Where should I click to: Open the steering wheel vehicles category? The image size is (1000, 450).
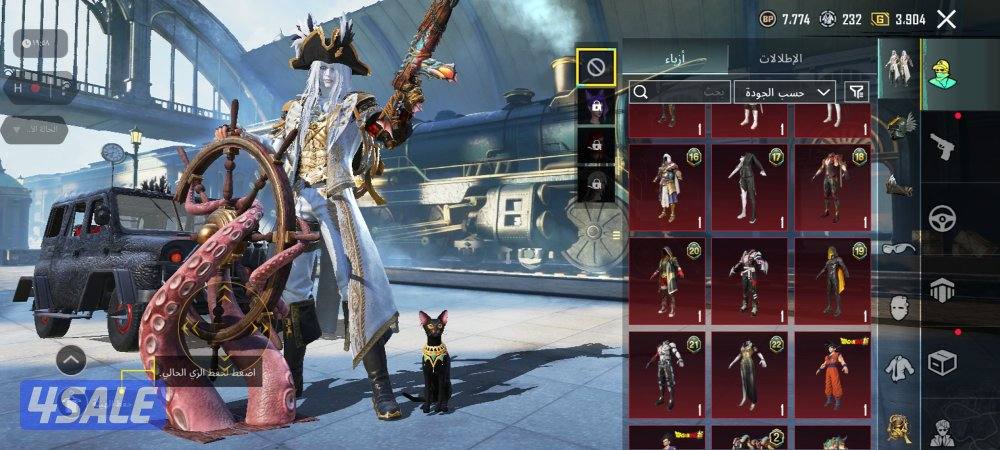click(x=943, y=219)
